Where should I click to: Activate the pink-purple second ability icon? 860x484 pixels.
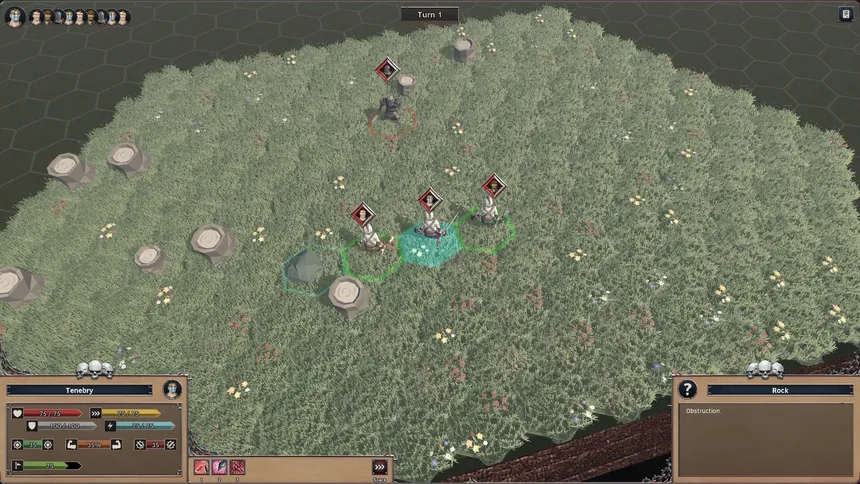[219, 467]
